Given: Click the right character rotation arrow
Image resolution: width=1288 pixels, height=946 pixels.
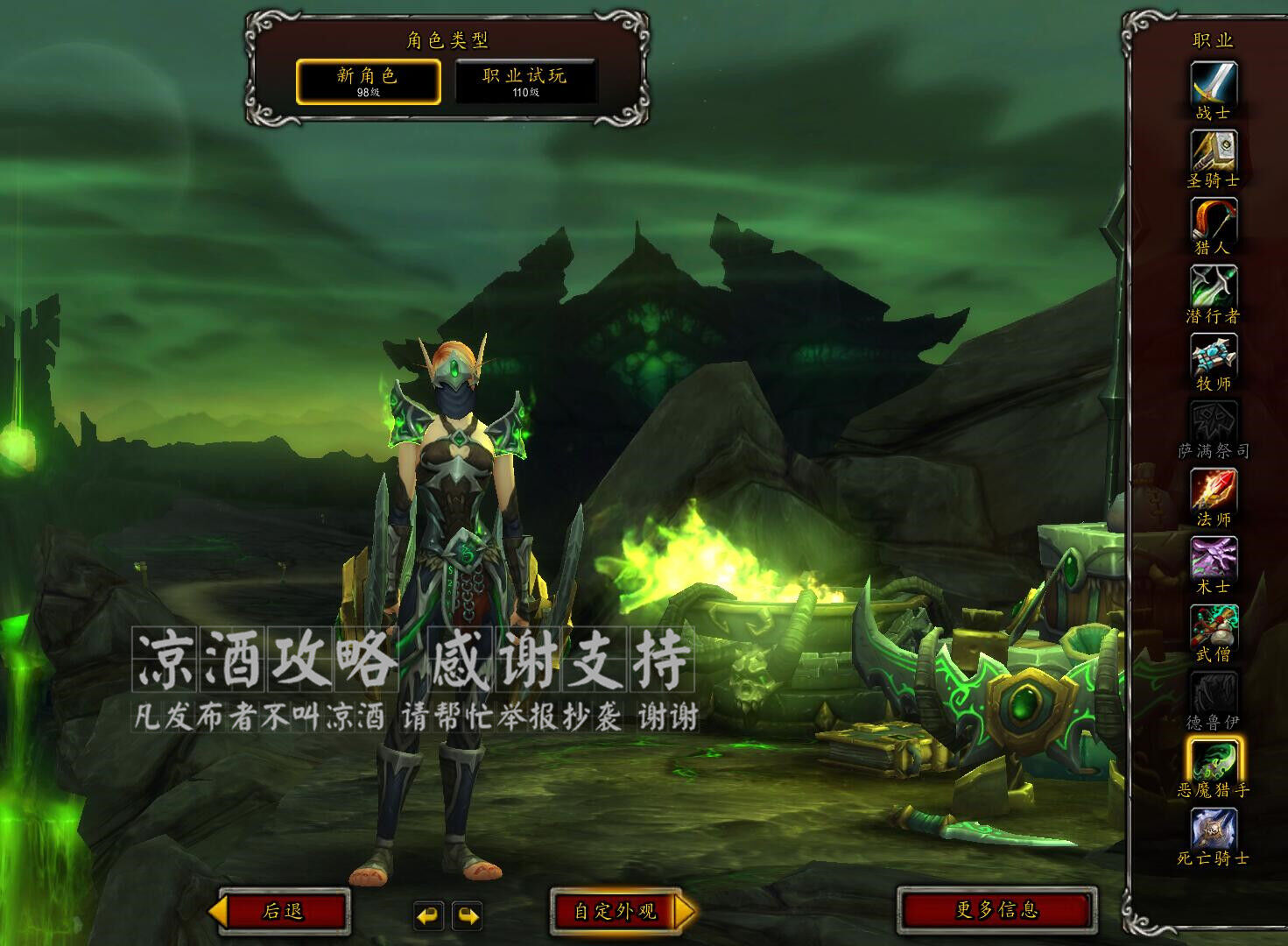Looking at the screenshot, I should point(466,915).
